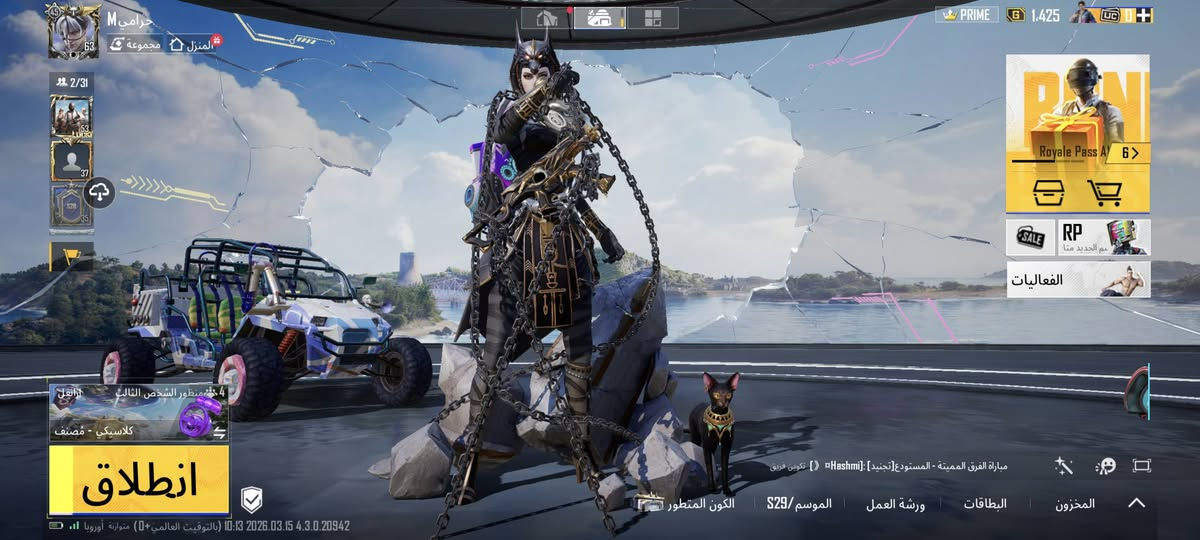Click the cloud download icon
1200x540 pixels.
[x=100, y=192]
